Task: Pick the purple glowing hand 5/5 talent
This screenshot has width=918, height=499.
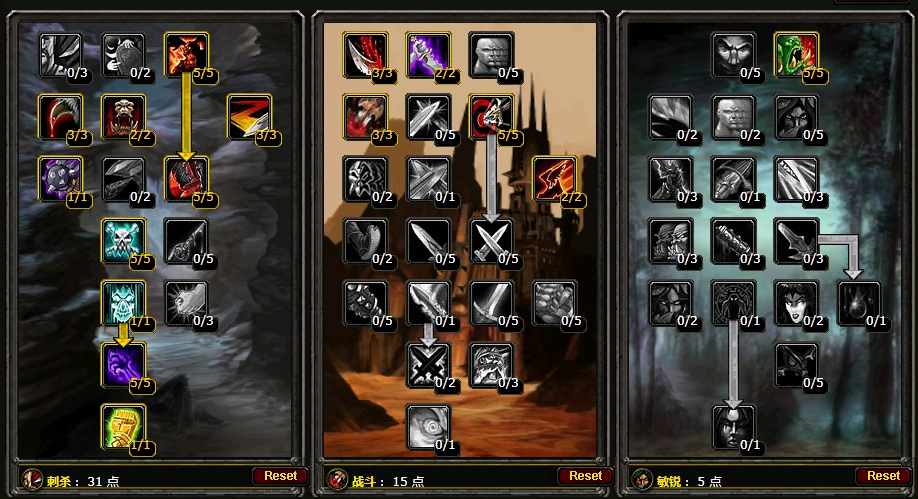Action: [x=123, y=364]
